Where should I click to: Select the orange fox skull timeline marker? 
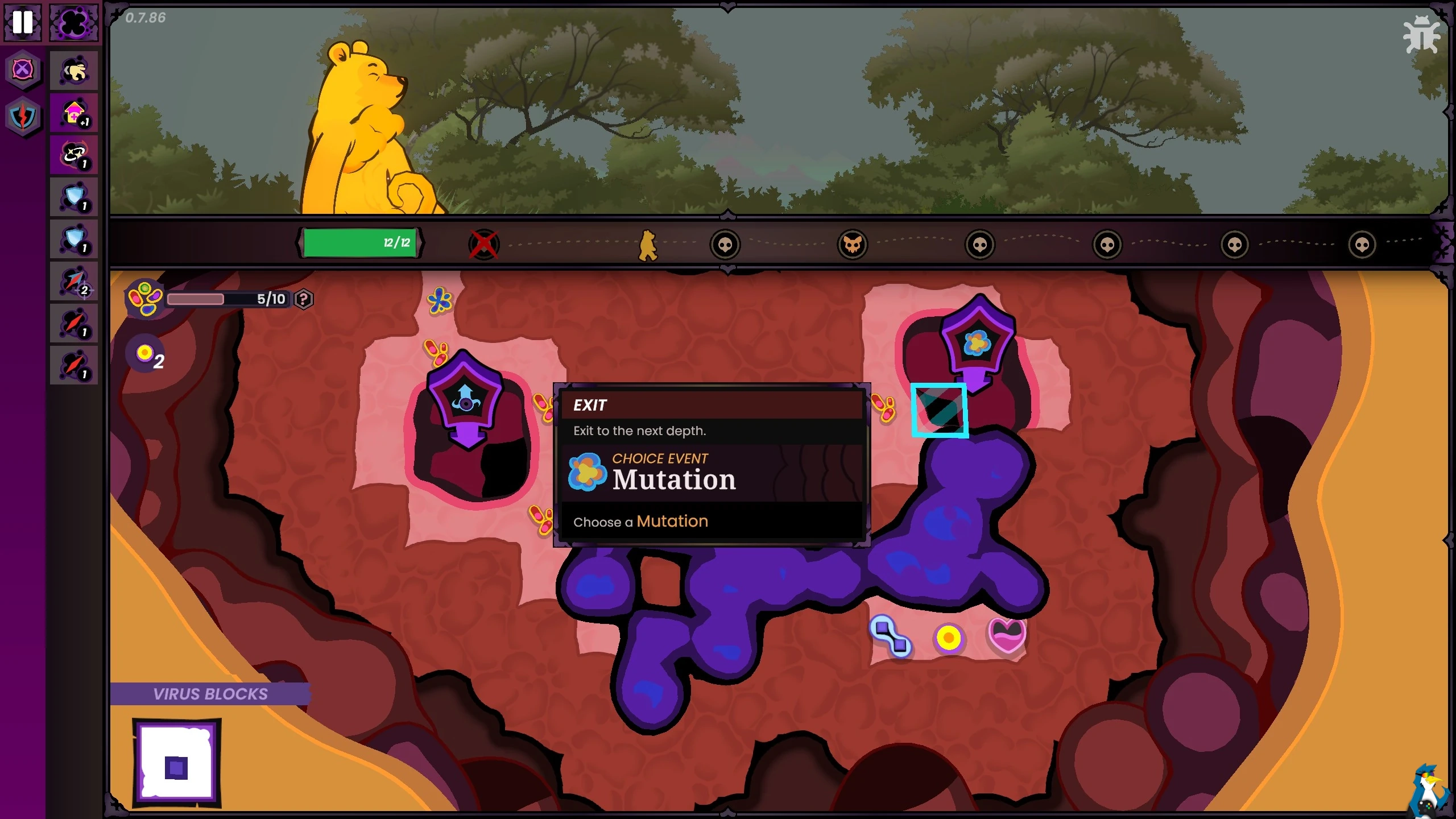tap(852, 245)
